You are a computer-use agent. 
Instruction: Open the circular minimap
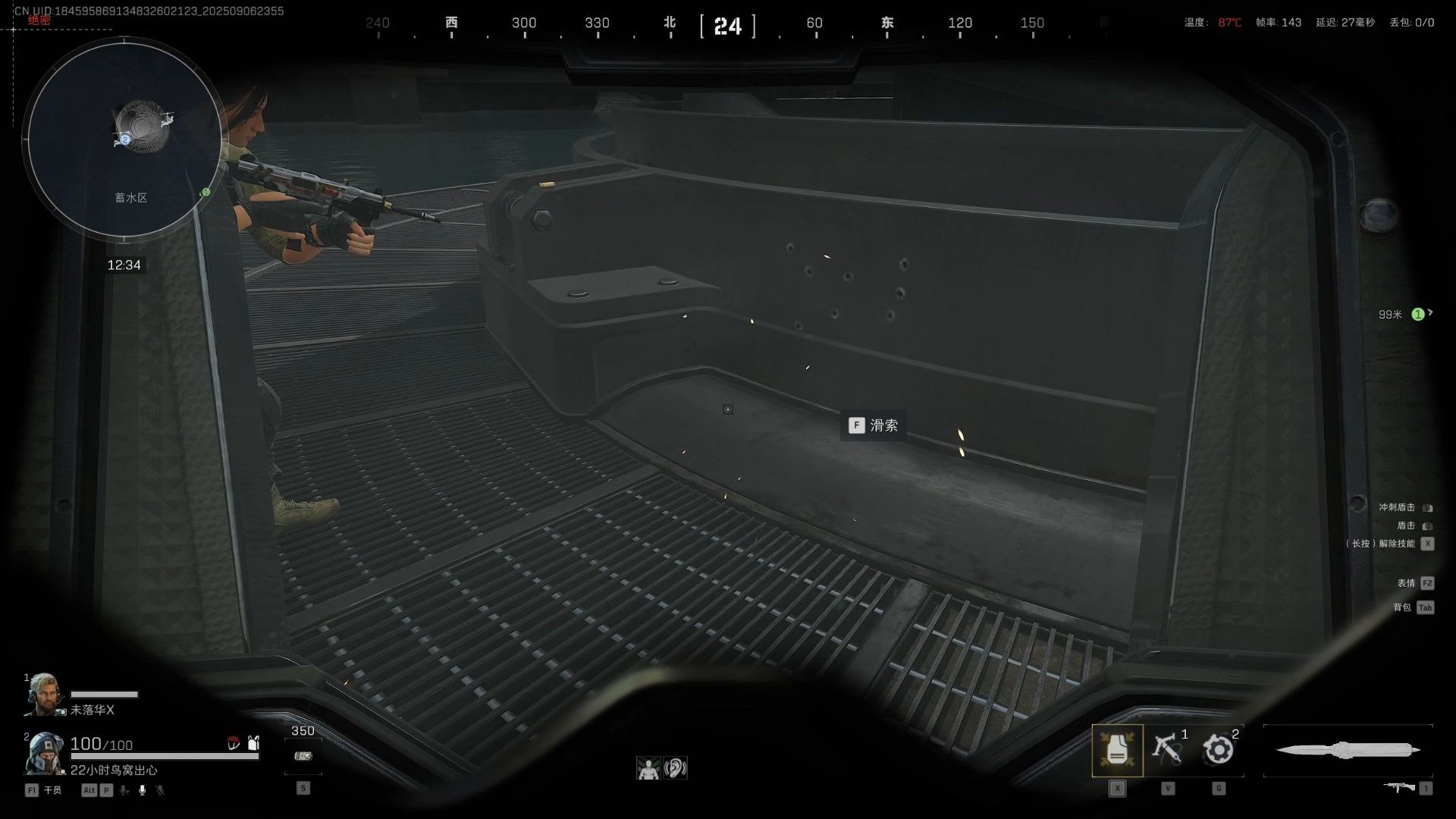point(125,140)
